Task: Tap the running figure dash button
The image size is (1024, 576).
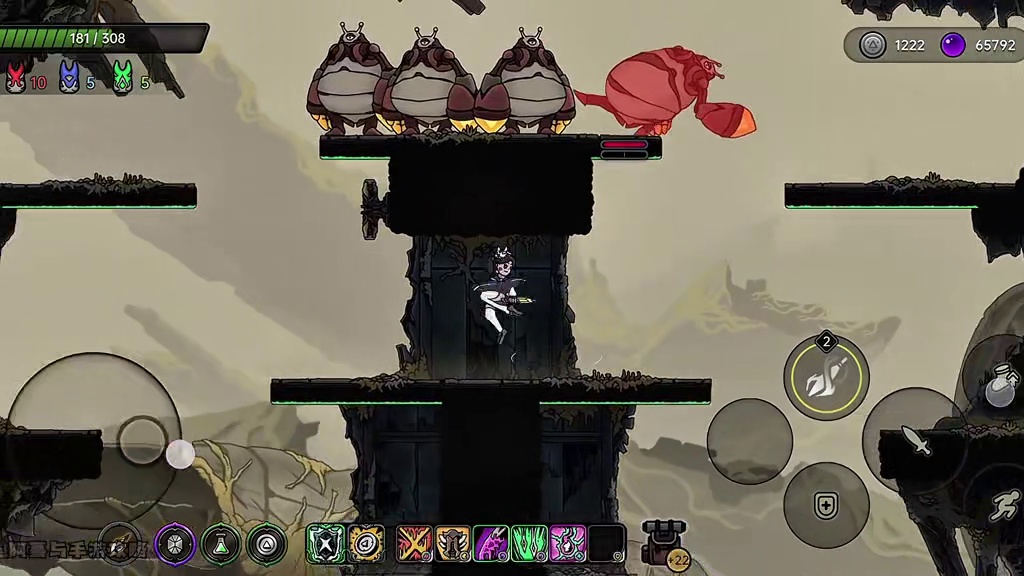Action: point(1003,508)
